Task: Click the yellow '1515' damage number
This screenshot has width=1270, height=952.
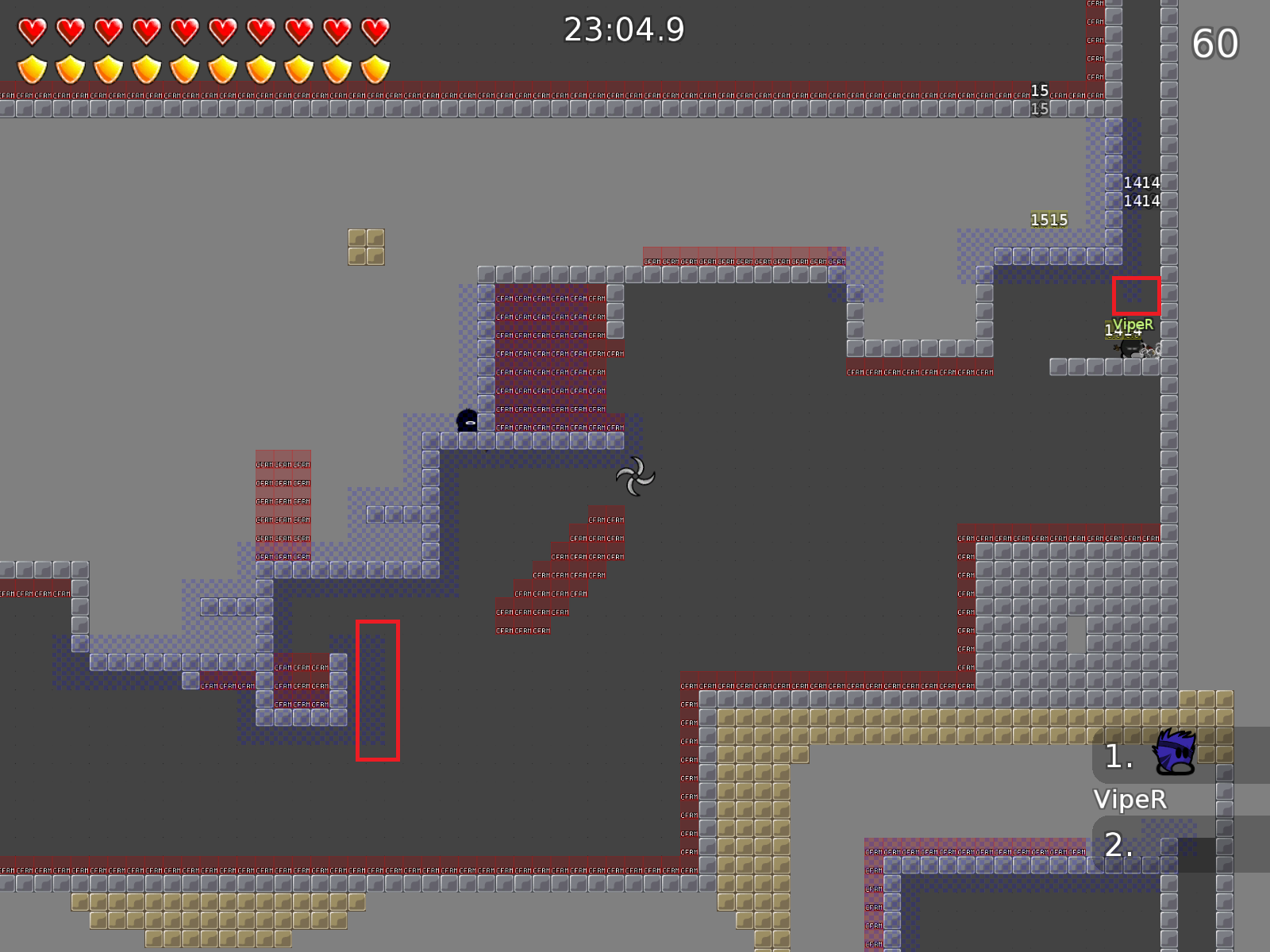Action: [x=1048, y=219]
